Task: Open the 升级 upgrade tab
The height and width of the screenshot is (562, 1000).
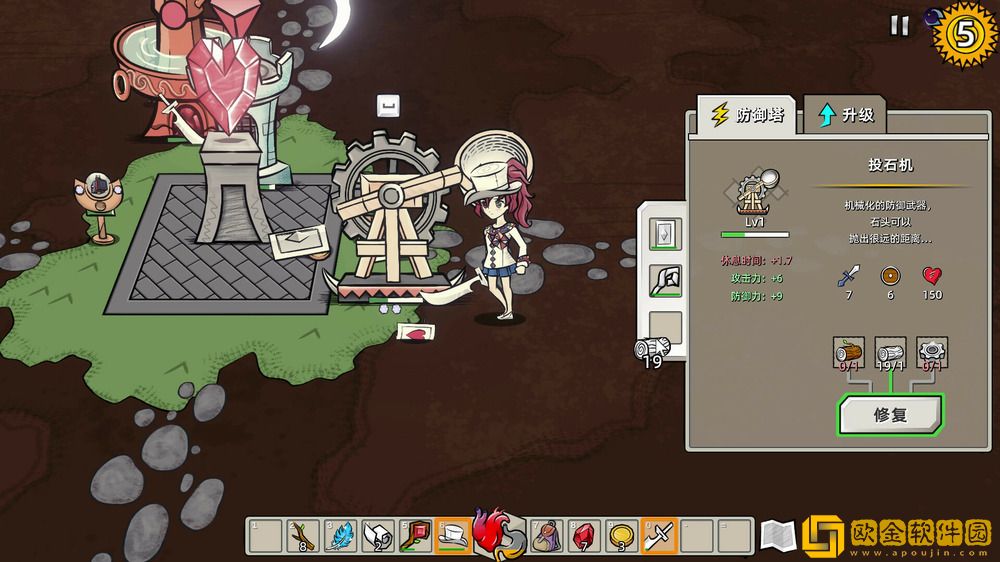Action: (846, 115)
